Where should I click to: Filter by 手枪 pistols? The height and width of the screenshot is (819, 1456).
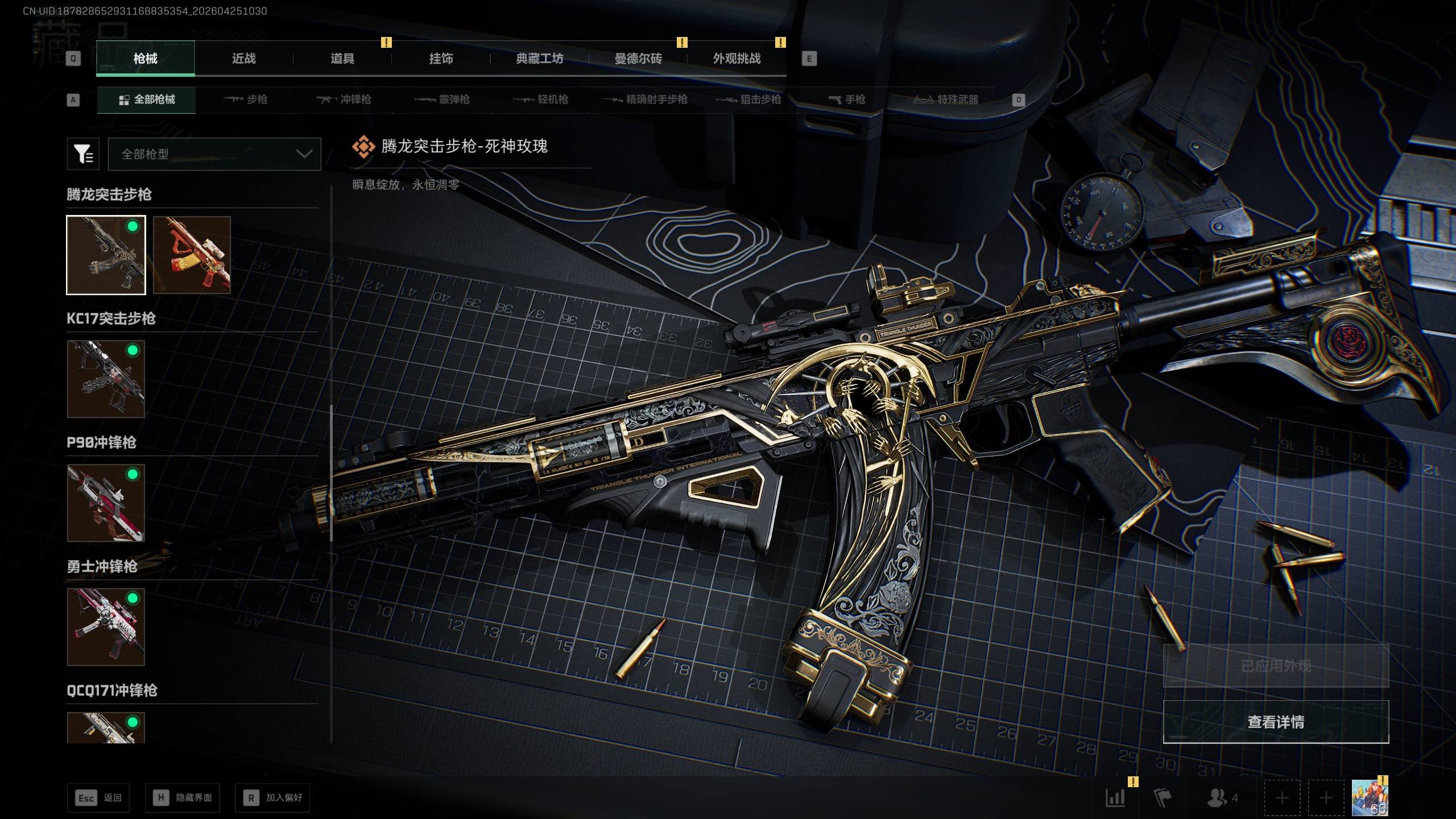pos(847,100)
